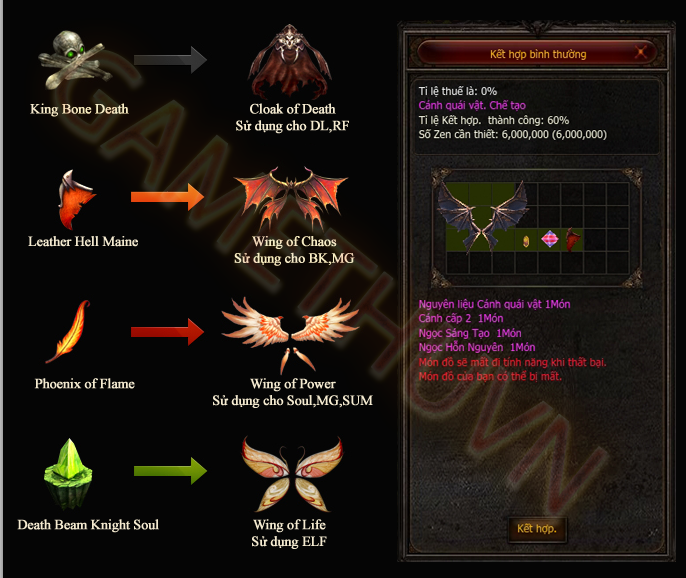Select the small yellow Jewel of Creation
This screenshot has width=686, height=578.
[x=527, y=241]
